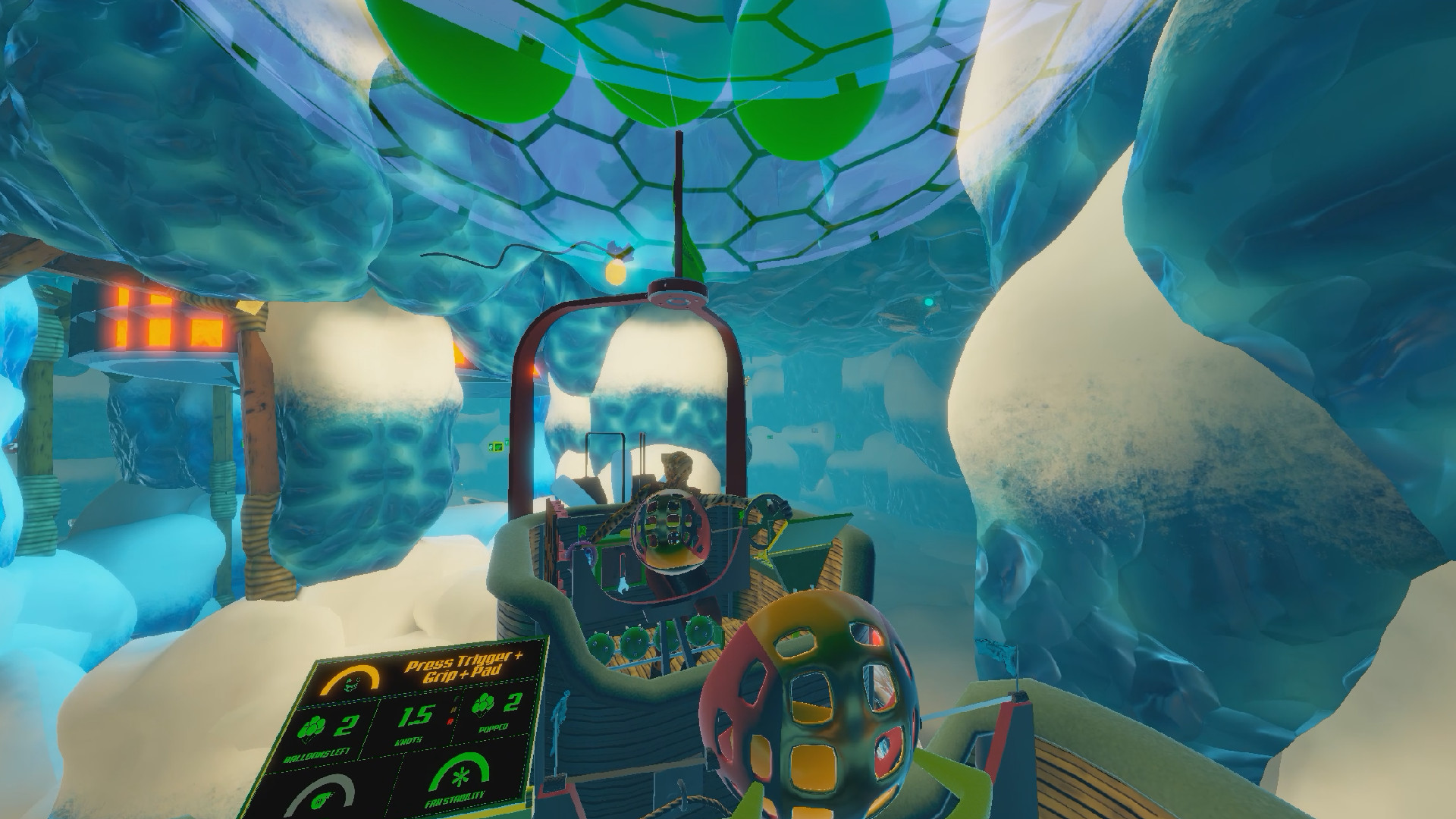Click the fish icon inside the yellow gauge
Screen dimensions: 1456x819
pos(351,685)
